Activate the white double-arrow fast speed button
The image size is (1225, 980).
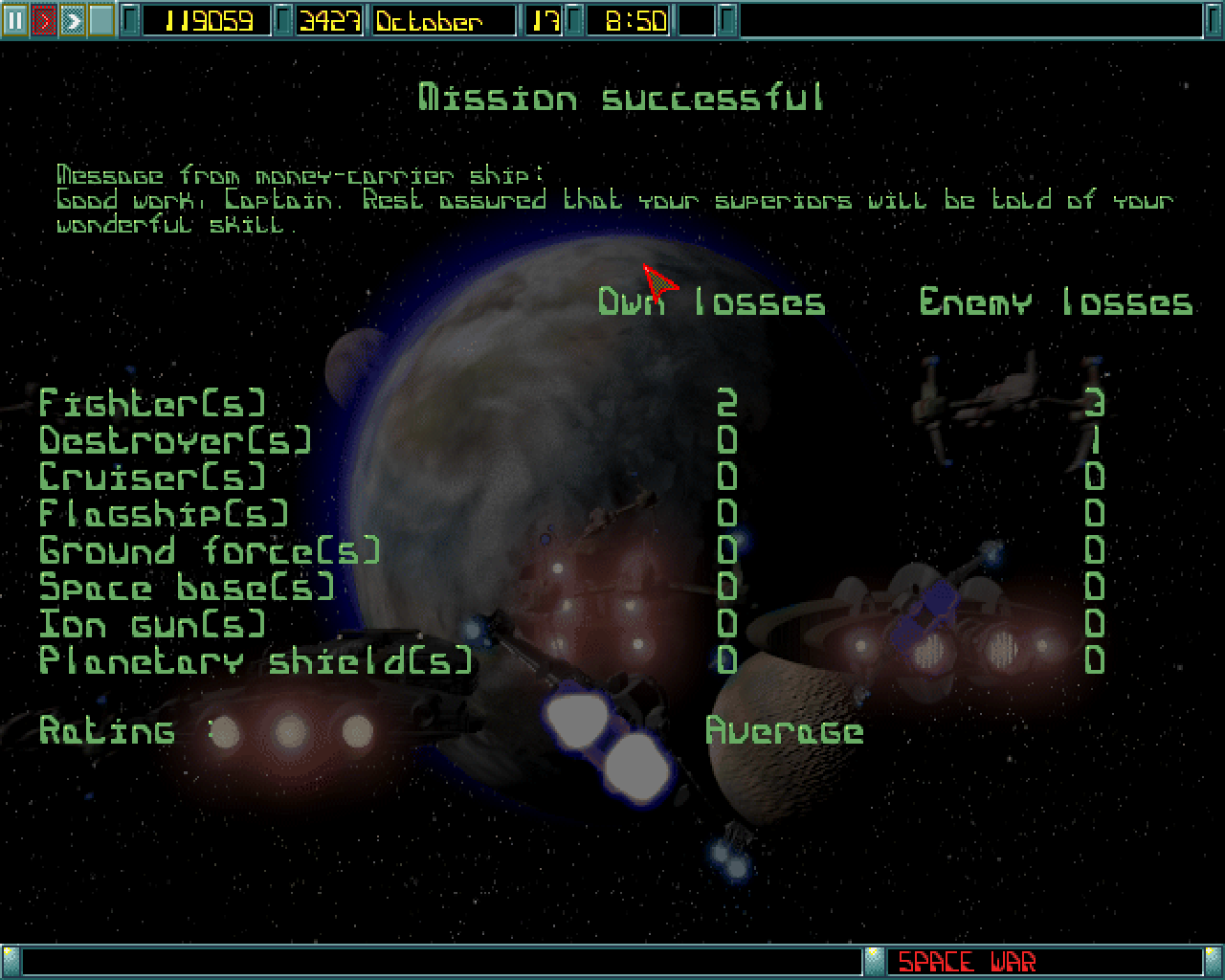click(73, 20)
